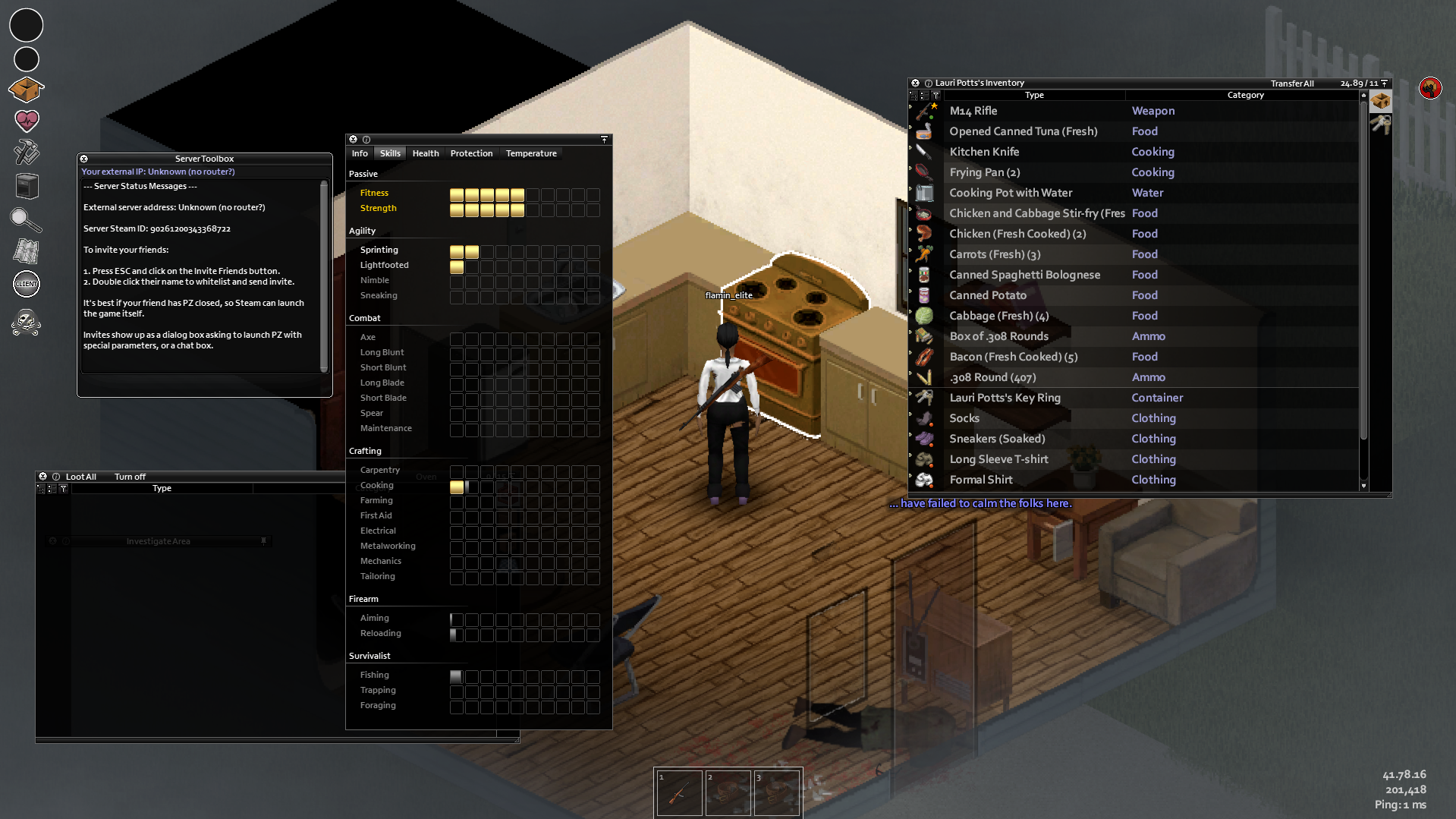Screen dimensions: 1456x819
Task: Turn off the oven
Action: [130, 477]
